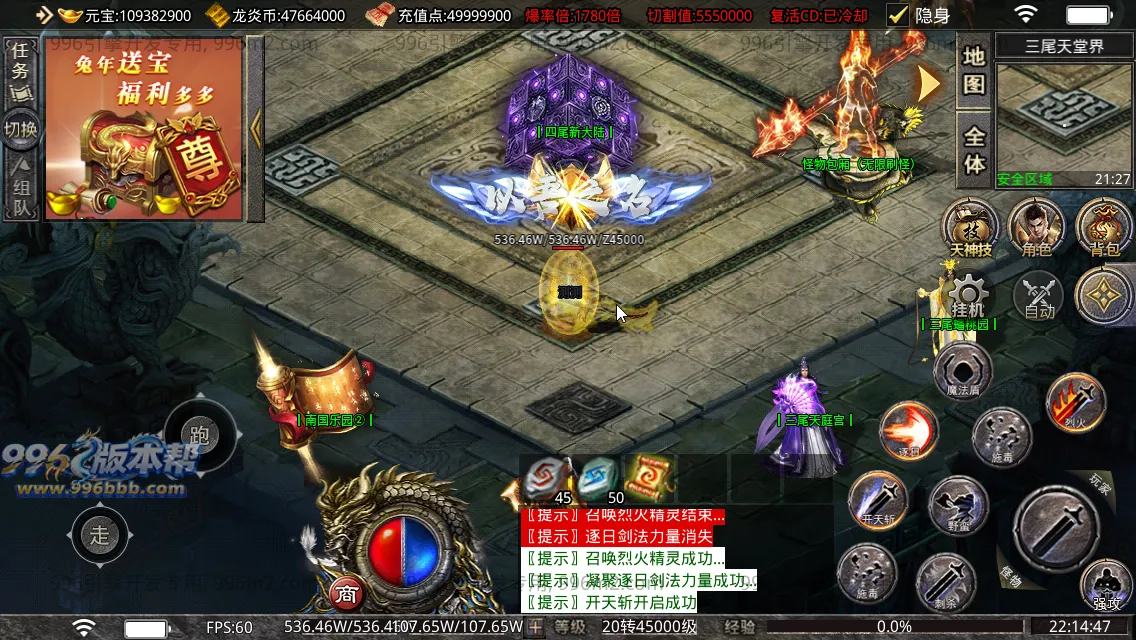Open the 角色 character sheet
The width and height of the screenshot is (1136, 640).
[1036, 226]
